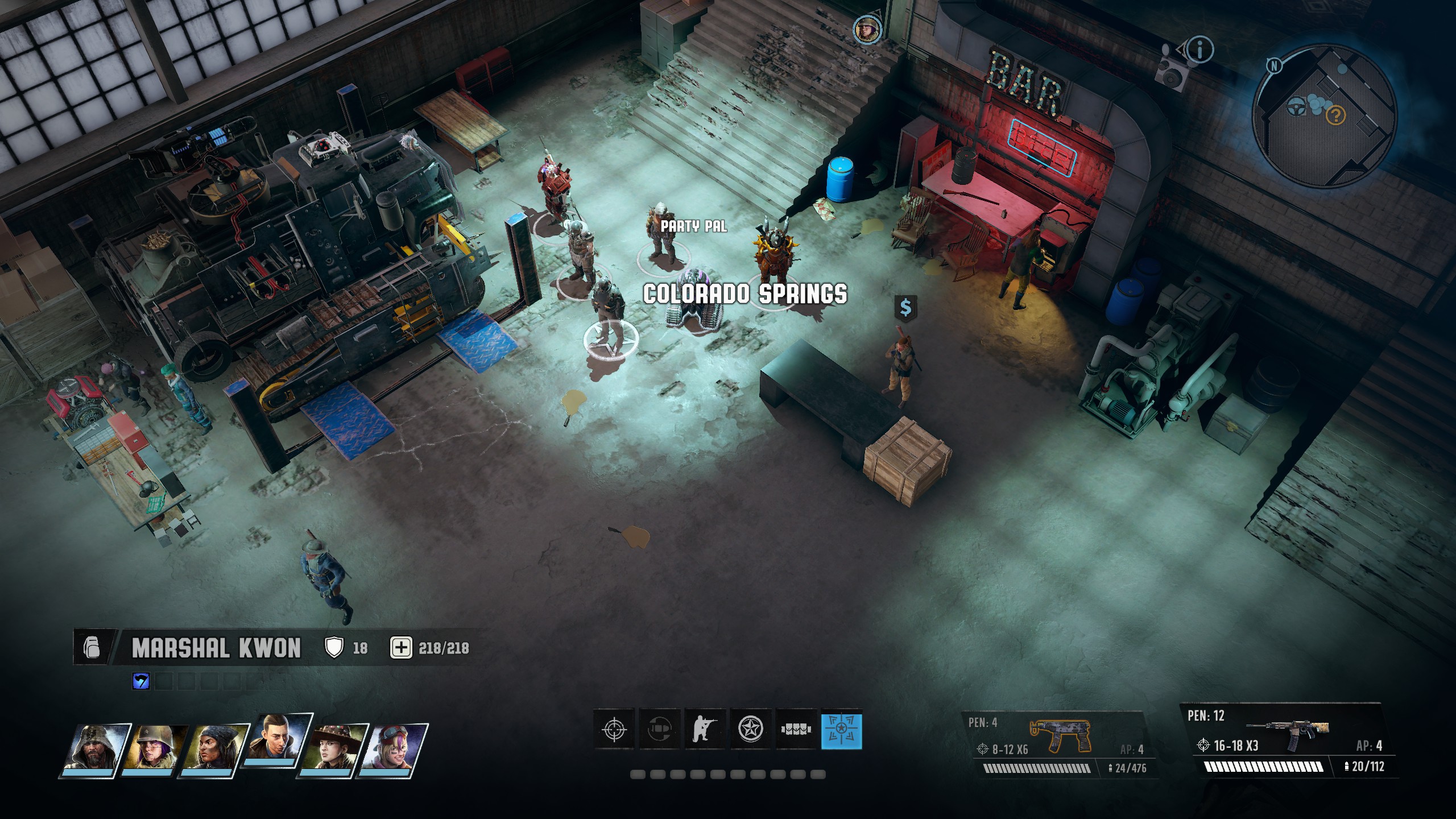Toggle the highlighted blue star formation ability
The height and width of the screenshot is (819, 1456).
(842, 729)
